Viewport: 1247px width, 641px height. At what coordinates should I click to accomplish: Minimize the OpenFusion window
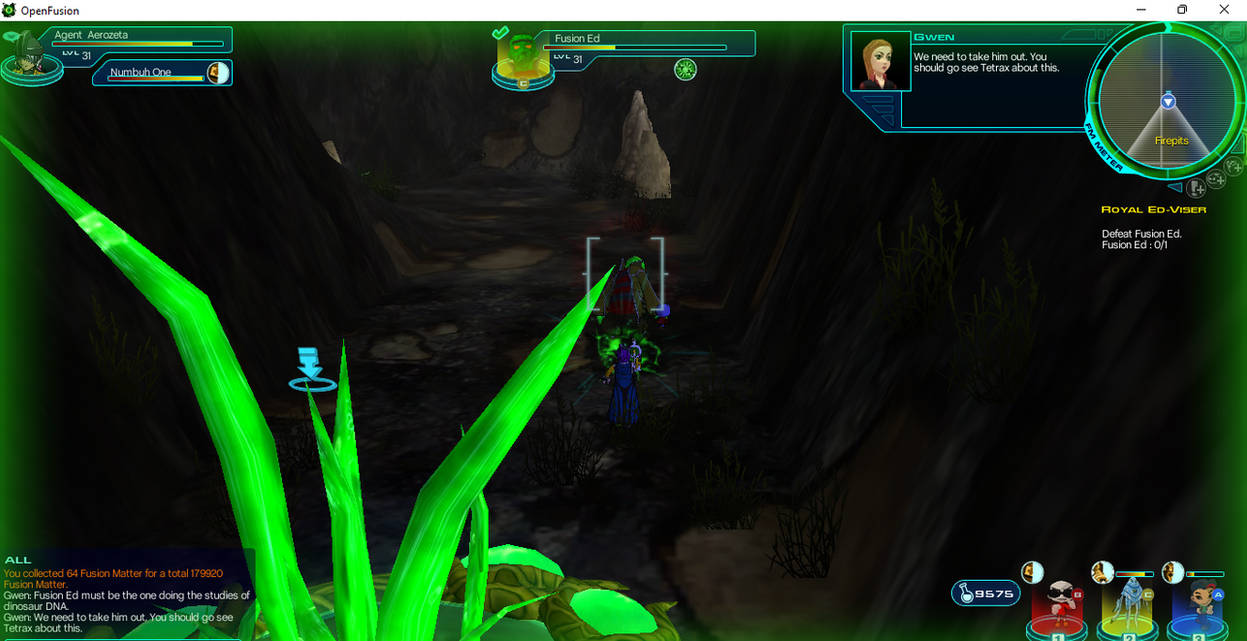[x=1140, y=10]
